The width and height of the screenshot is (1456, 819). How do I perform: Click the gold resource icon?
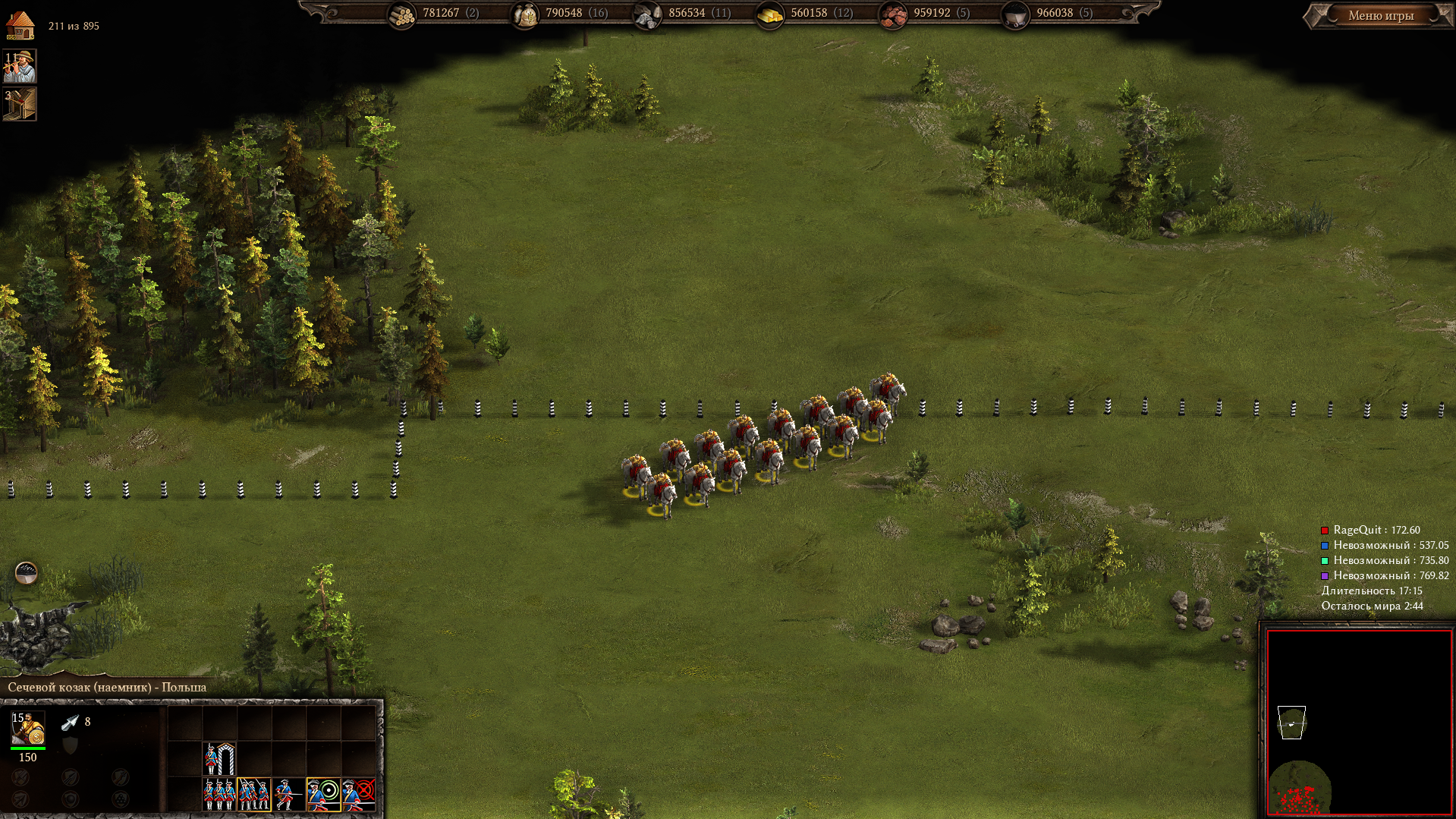pyautogui.click(x=770, y=14)
